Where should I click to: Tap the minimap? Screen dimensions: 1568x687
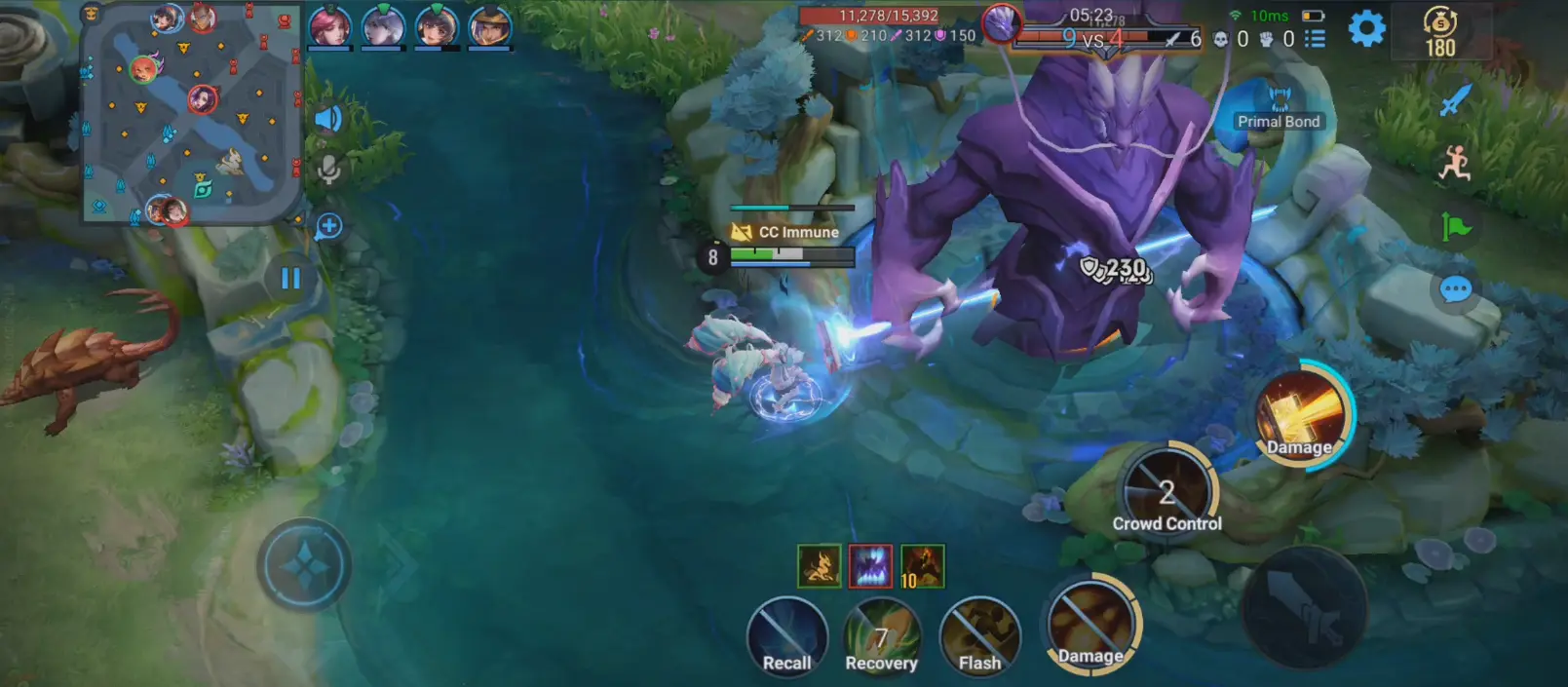(190, 113)
